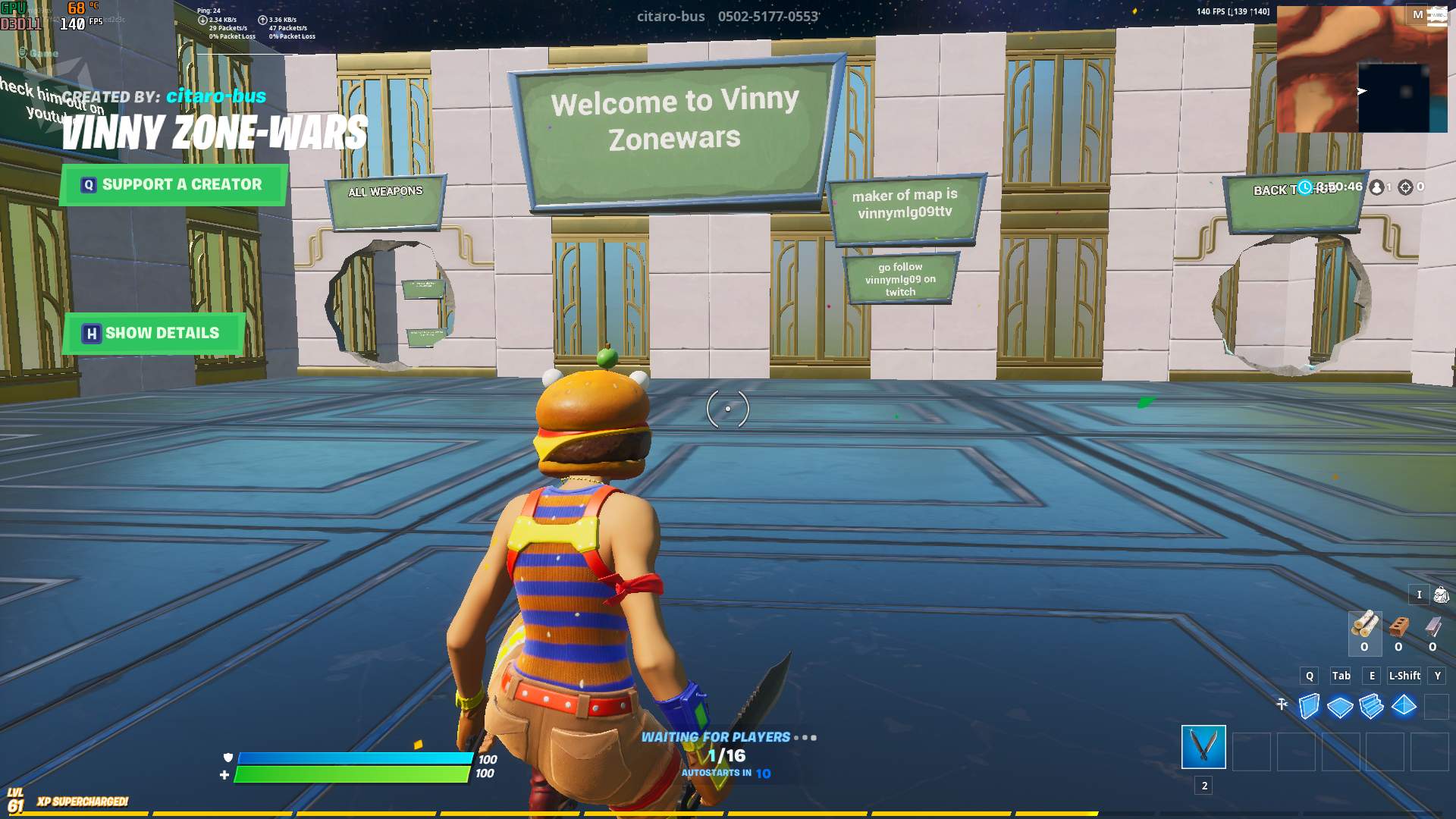Click the Support A Creator button
The width and height of the screenshot is (1456, 819).
[172, 184]
